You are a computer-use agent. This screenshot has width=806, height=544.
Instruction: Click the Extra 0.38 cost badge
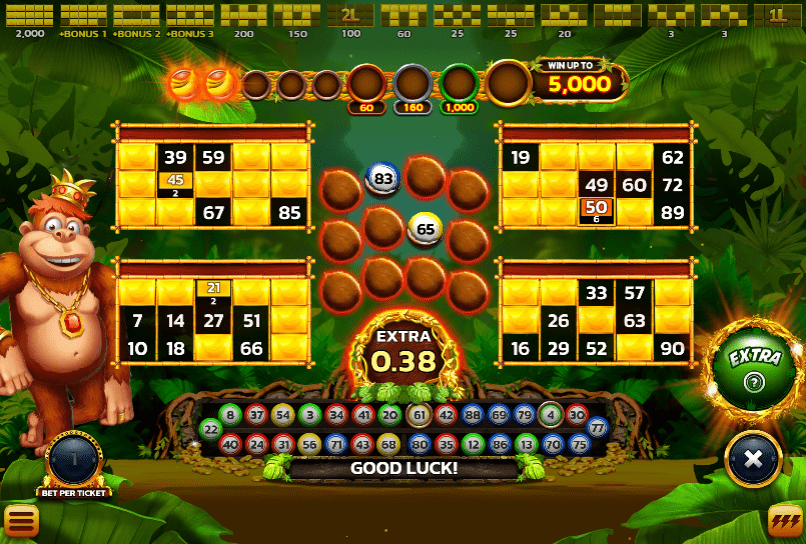(x=404, y=351)
